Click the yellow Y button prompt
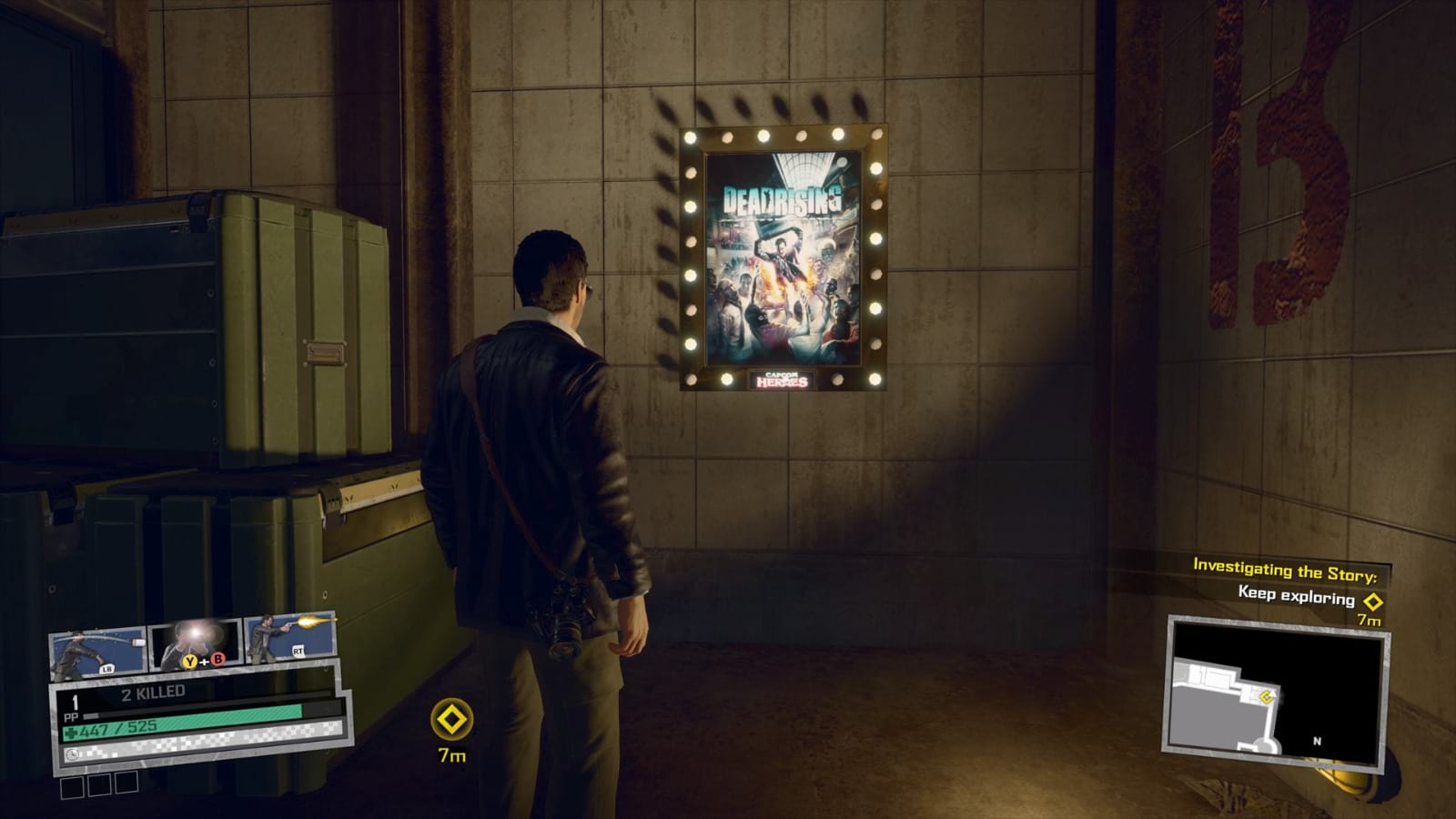1456x819 pixels. click(x=189, y=660)
